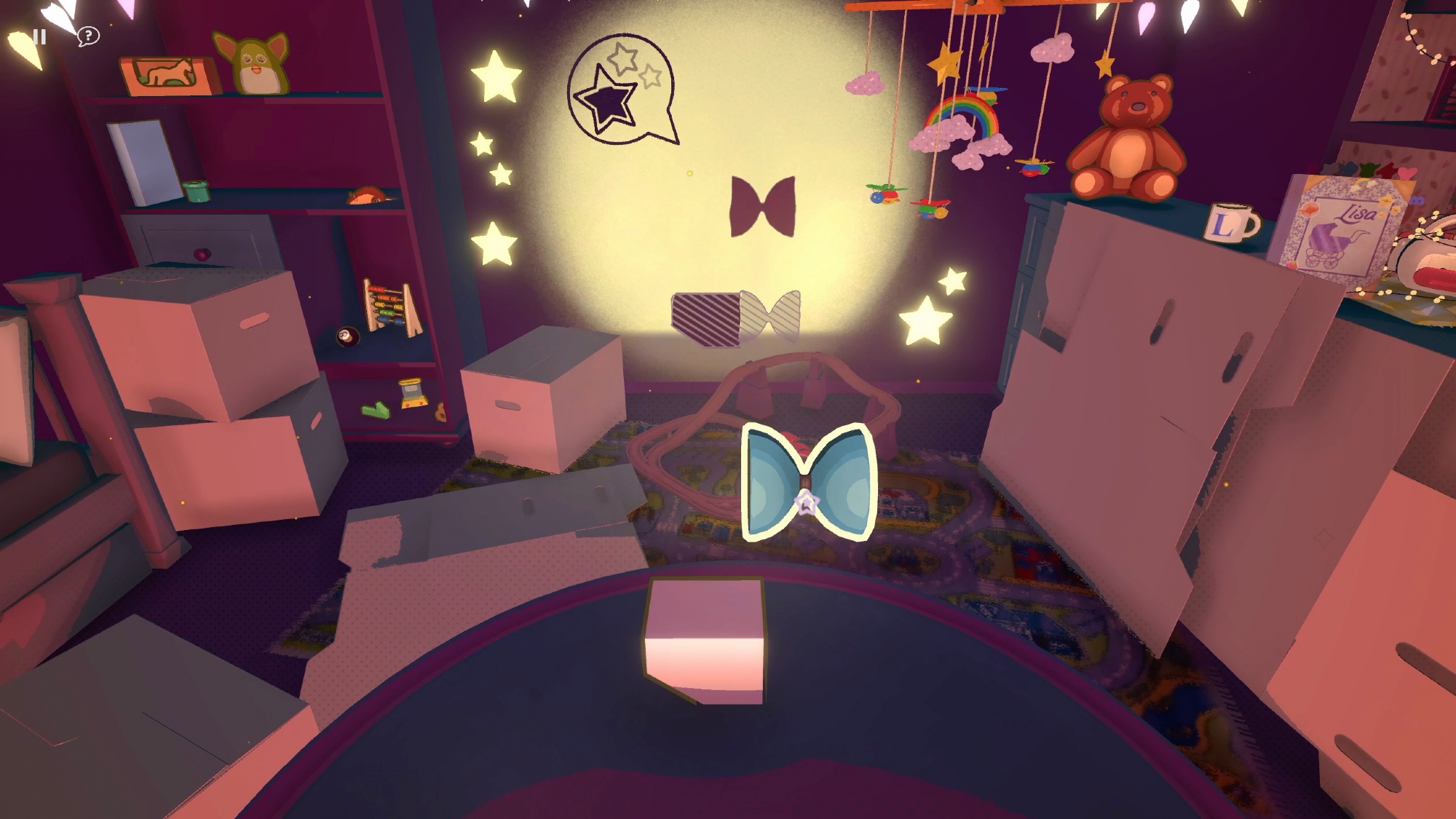Open the question mark hint bubble

pyautogui.click(x=88, y=36)
